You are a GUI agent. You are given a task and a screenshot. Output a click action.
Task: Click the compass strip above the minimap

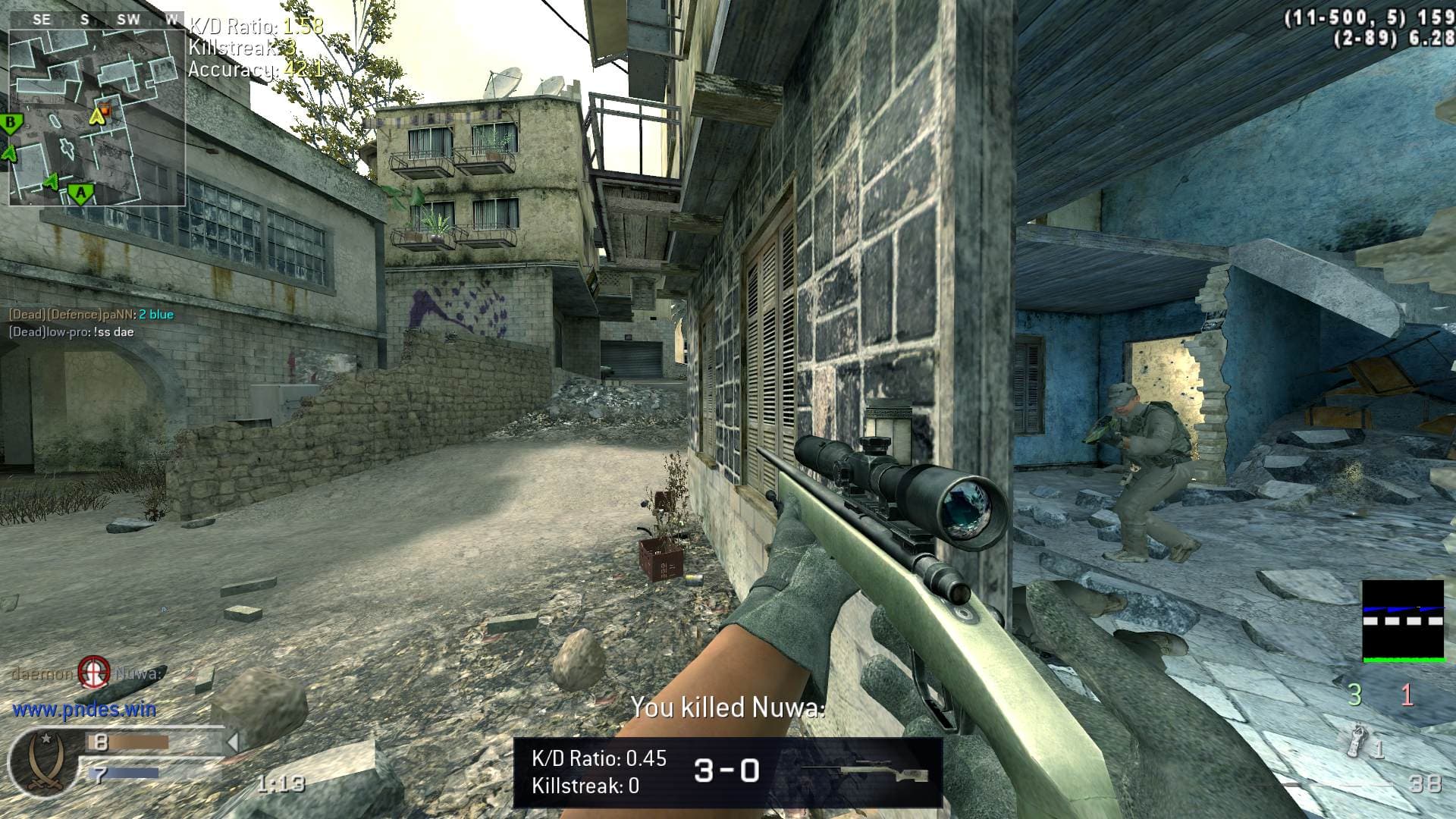pyautogui.click(x=97, y=20)
